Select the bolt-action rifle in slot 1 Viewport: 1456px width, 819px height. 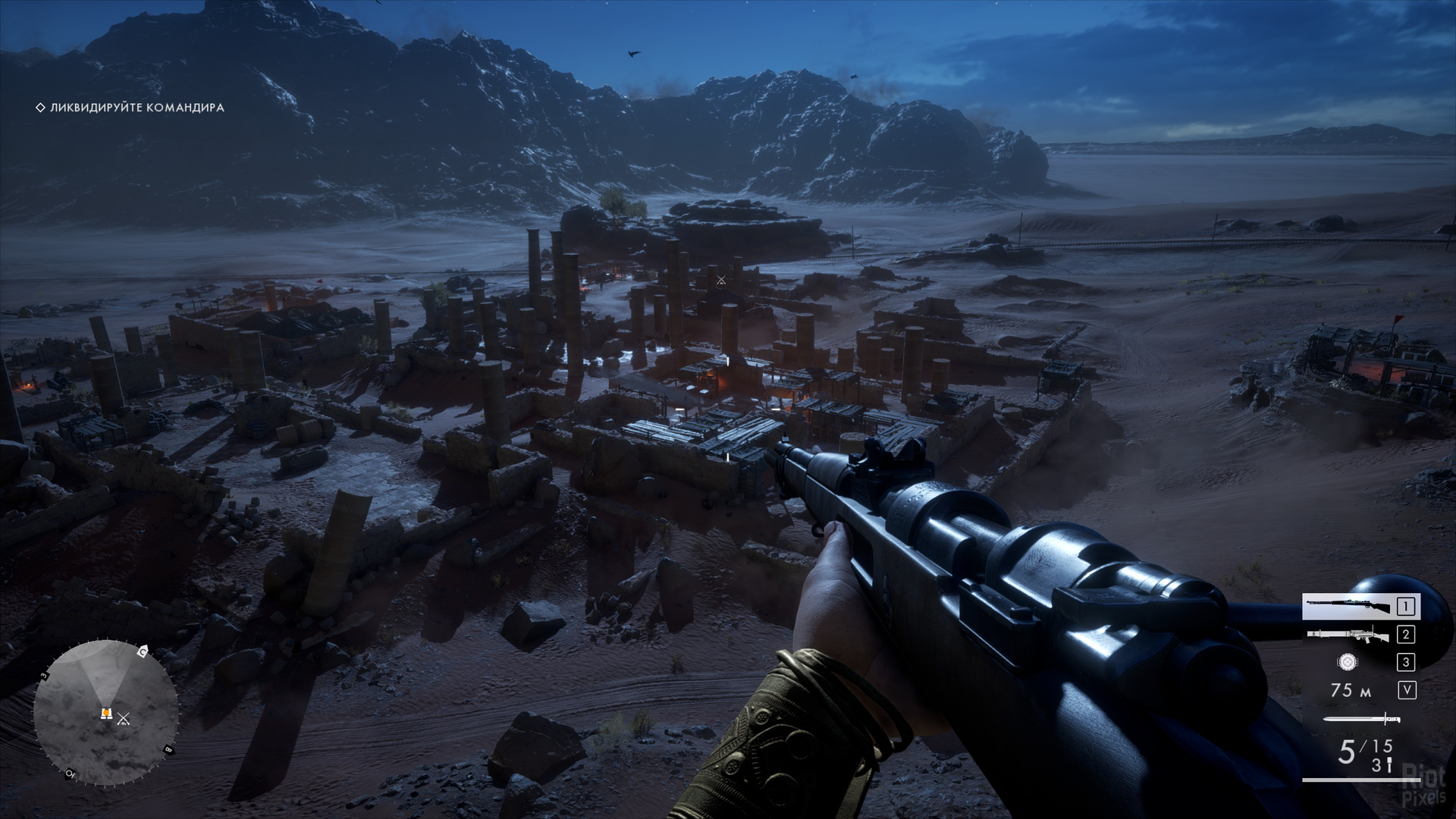(1360, 607)
